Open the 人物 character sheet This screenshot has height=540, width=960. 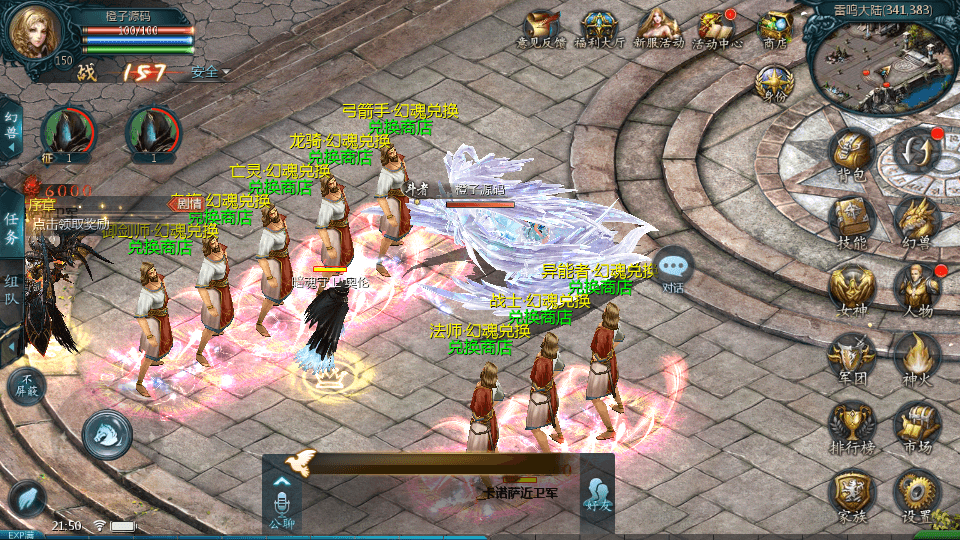click(x=917, y=287)
